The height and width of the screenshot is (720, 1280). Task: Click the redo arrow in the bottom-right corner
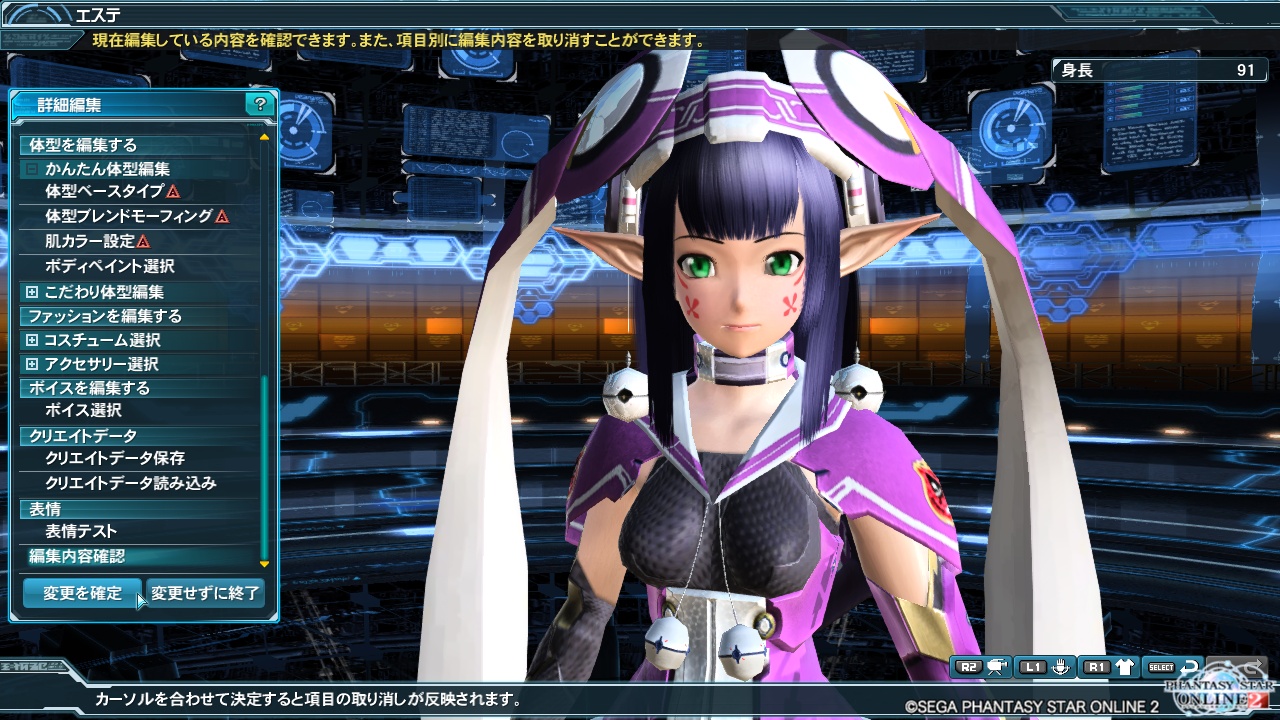point(1252,666)
